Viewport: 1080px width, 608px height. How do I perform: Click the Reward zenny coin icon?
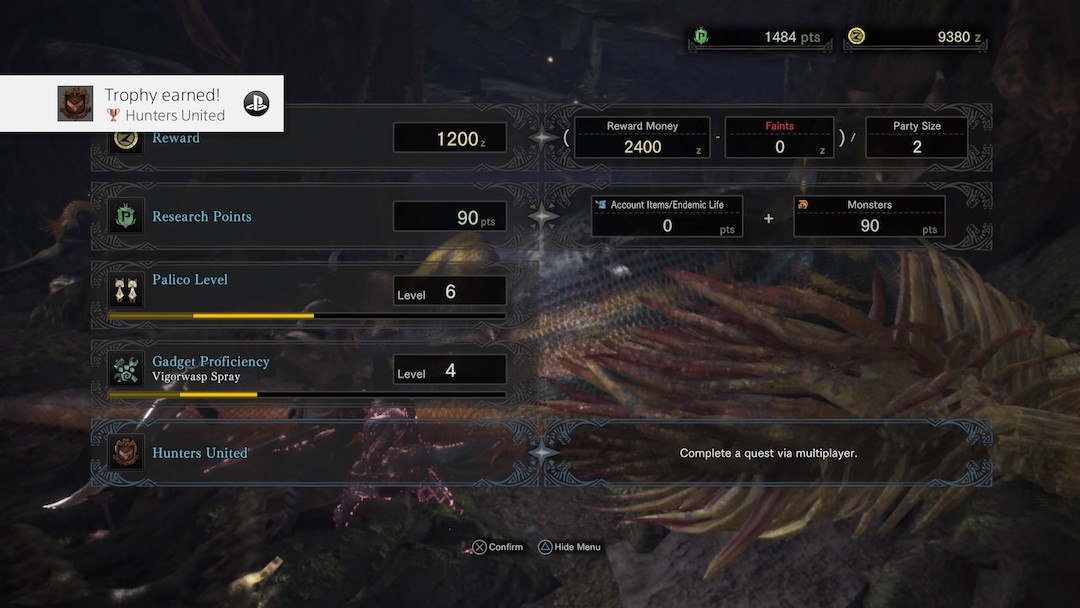pyautogui.click(x=126, y=139)
